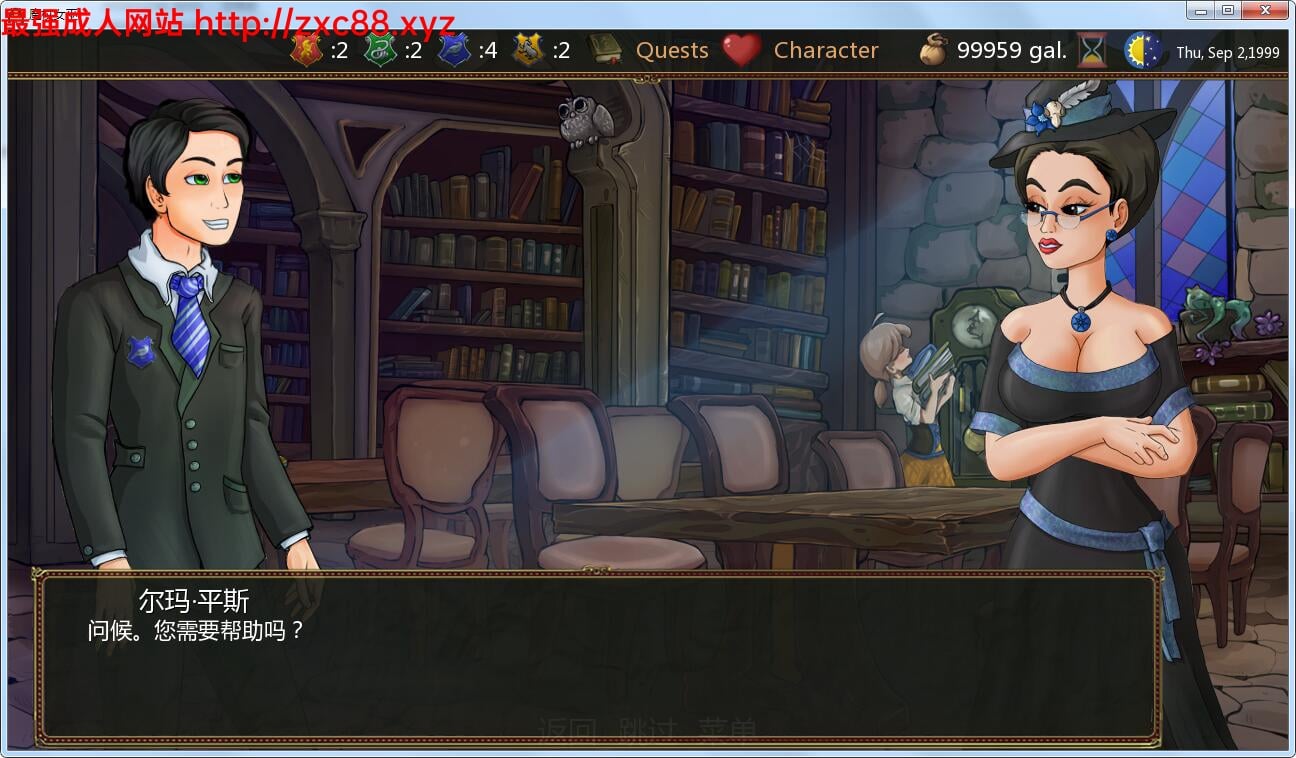Click the red heart icon beside Character
Image resolution: width=1296 pixels, height=758 pixels.
pyautogui.click(x=743, y=50)
